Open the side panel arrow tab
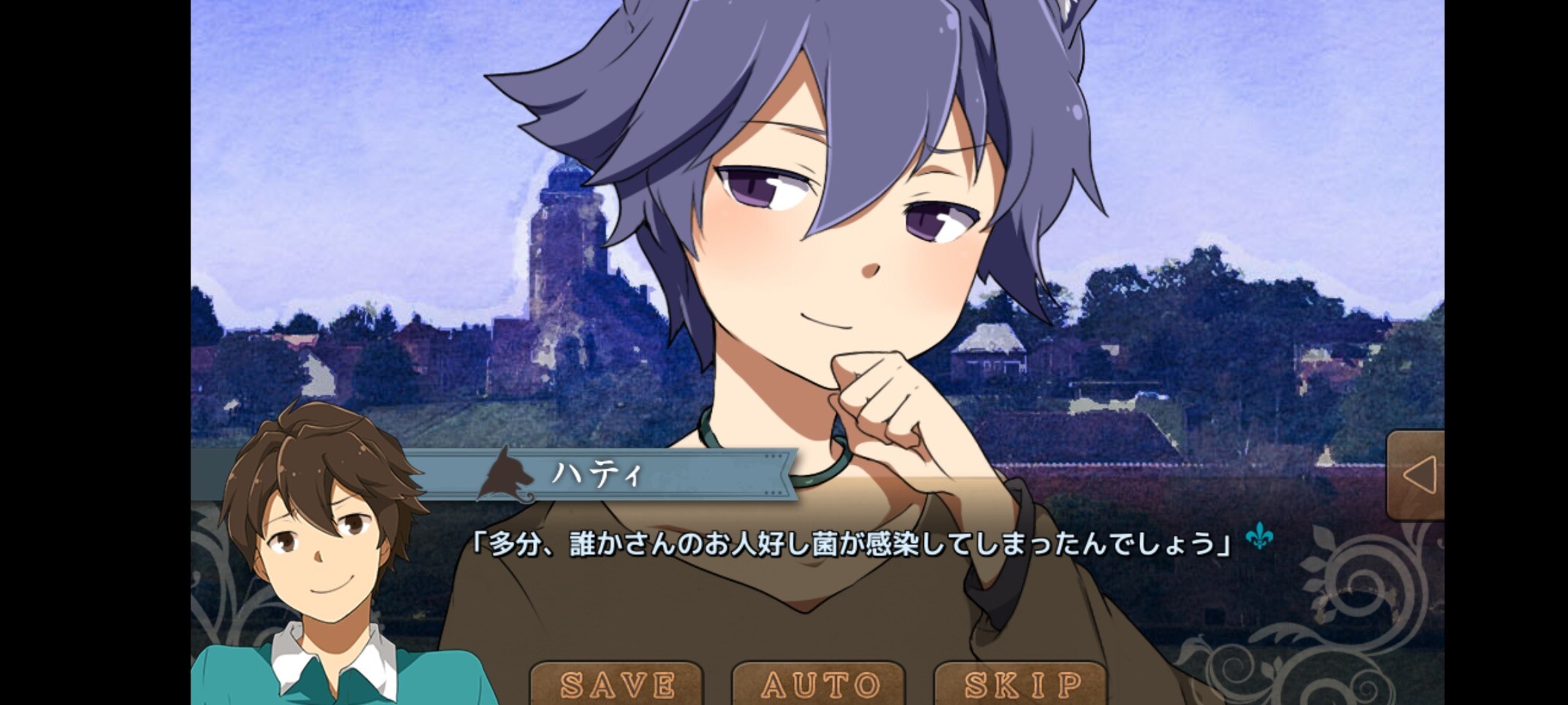This screenshot has width=1568, height=705. click(1417, 475)
